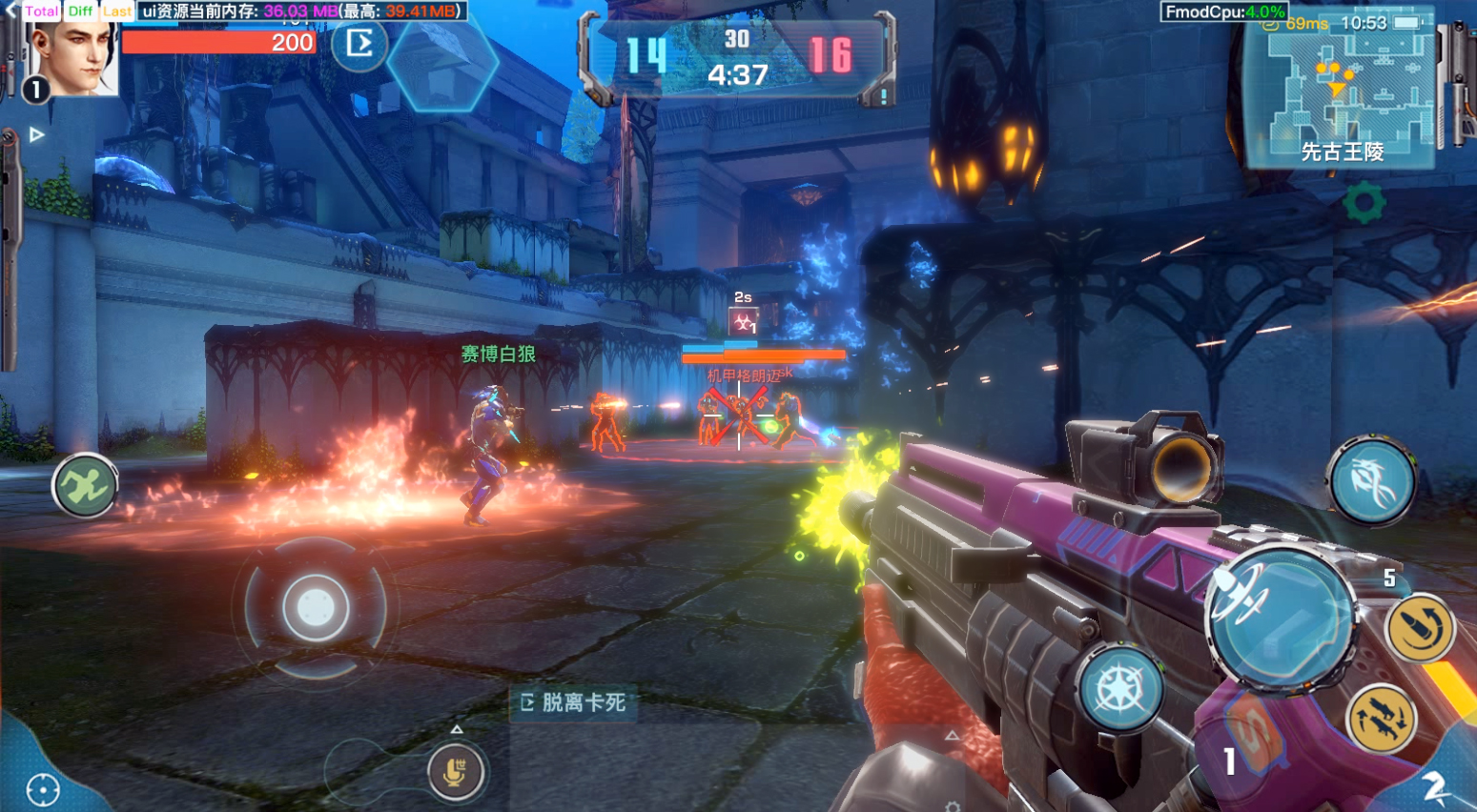Activate the green running sprint icon
This screenshot has width=1477, height=812.
click(85, 486)
